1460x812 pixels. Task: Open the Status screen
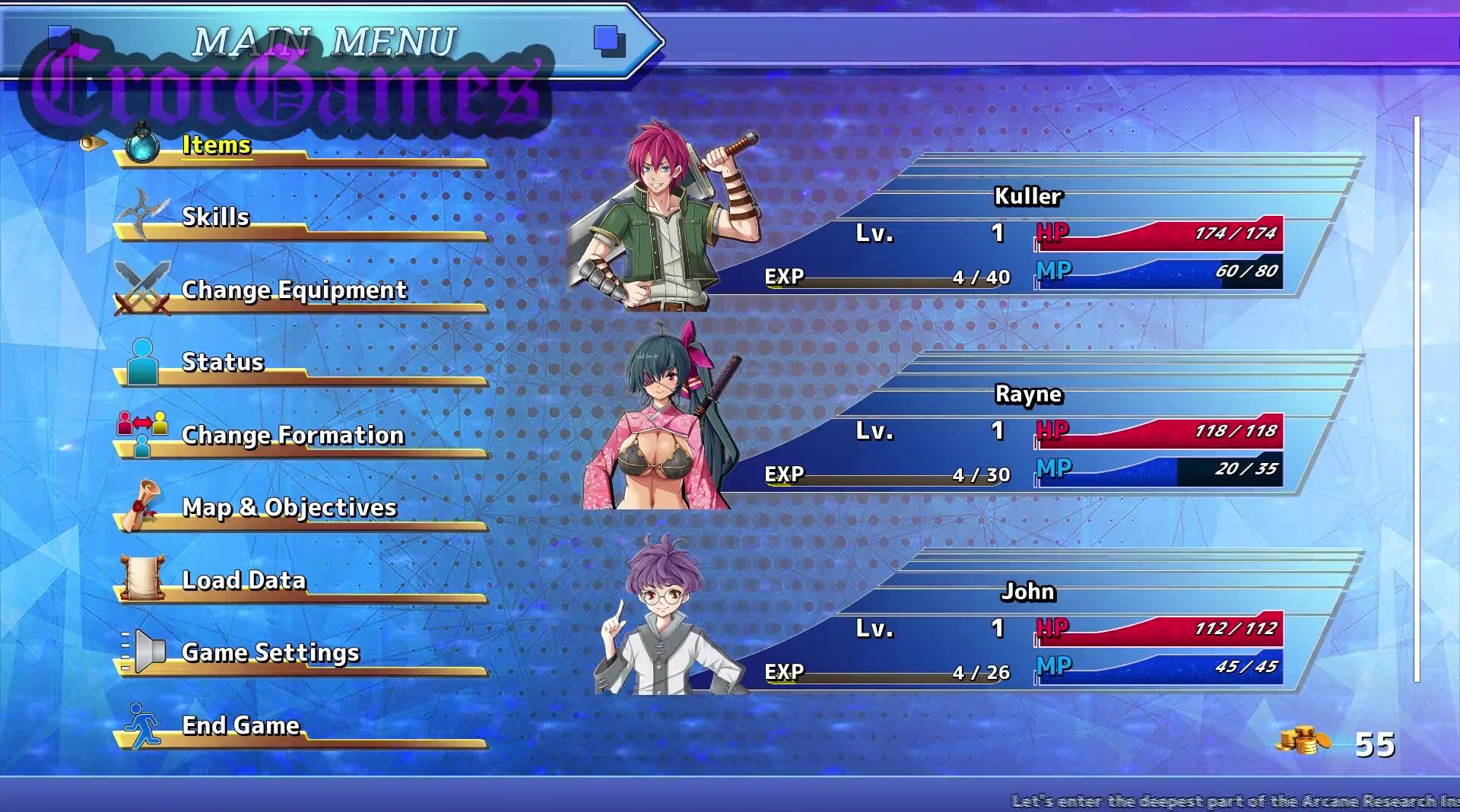(x=223, y=362)
